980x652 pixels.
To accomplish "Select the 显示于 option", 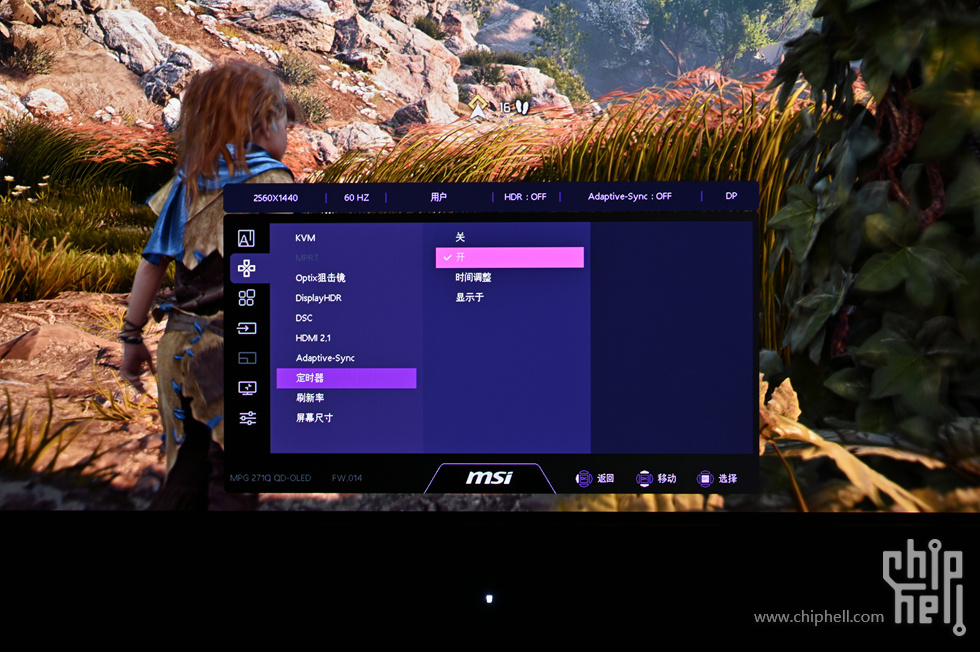I will 469,298.
